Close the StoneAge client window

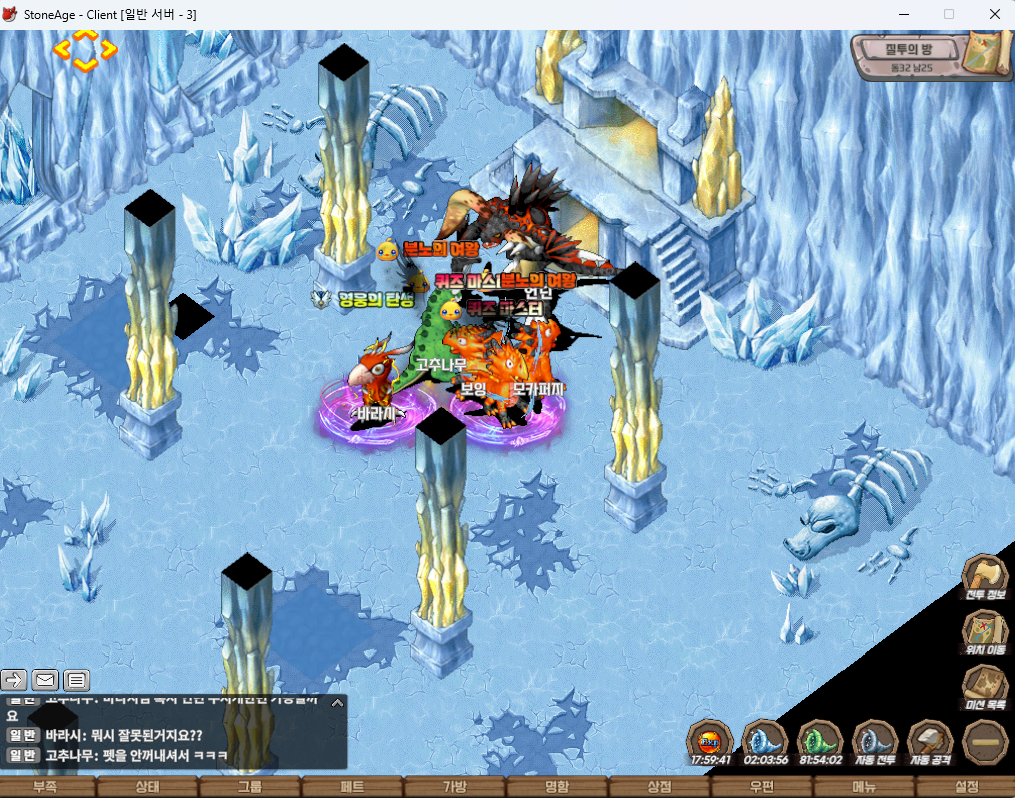[994, 14]
